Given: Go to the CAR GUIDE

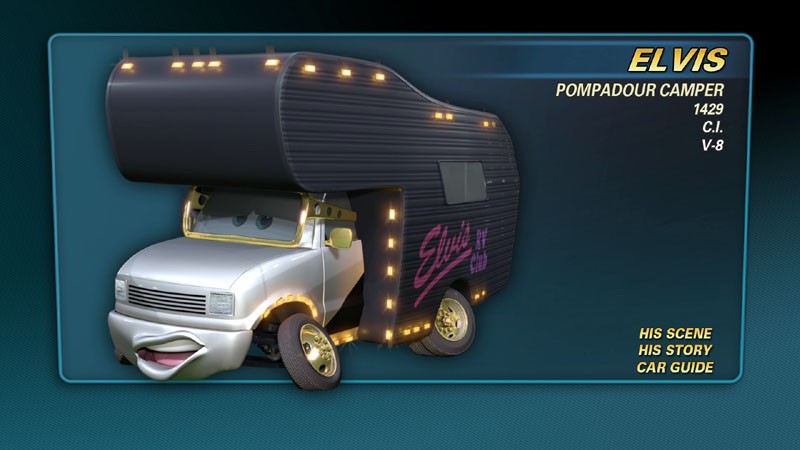Looking at the screenshot, I should [x=675, y=367].
